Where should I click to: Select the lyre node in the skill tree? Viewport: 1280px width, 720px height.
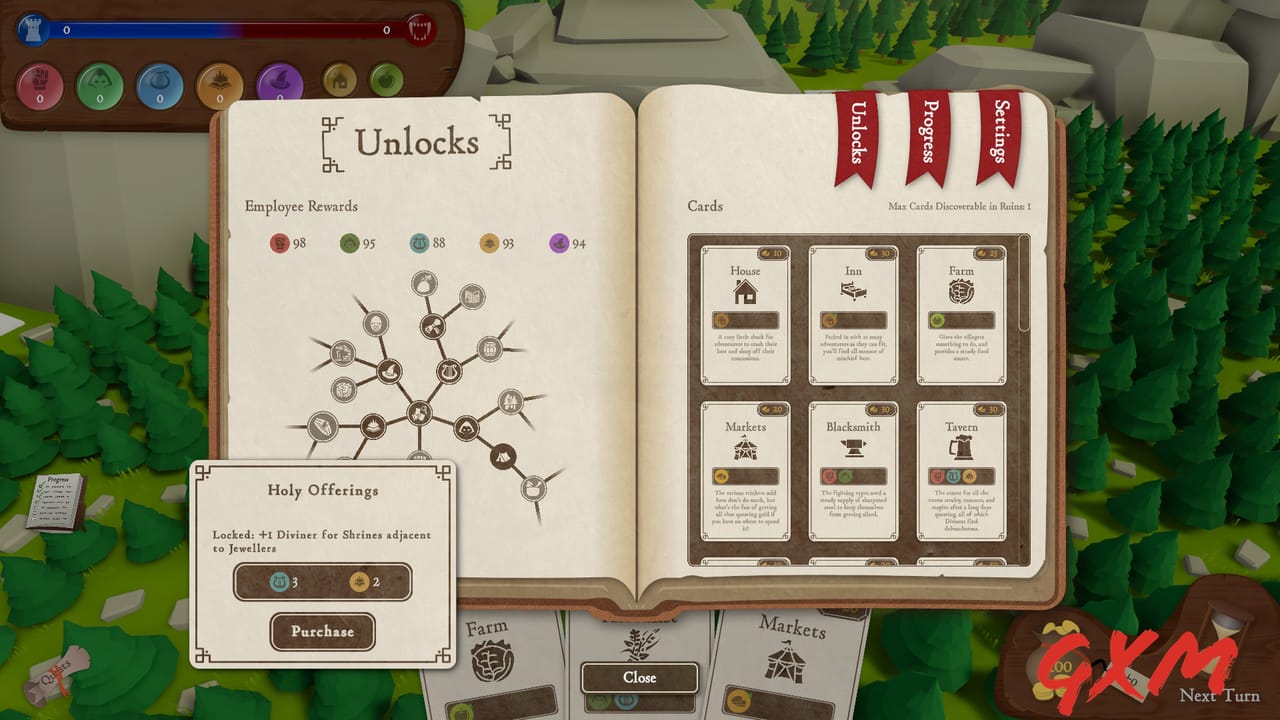(x=450, y=372)
